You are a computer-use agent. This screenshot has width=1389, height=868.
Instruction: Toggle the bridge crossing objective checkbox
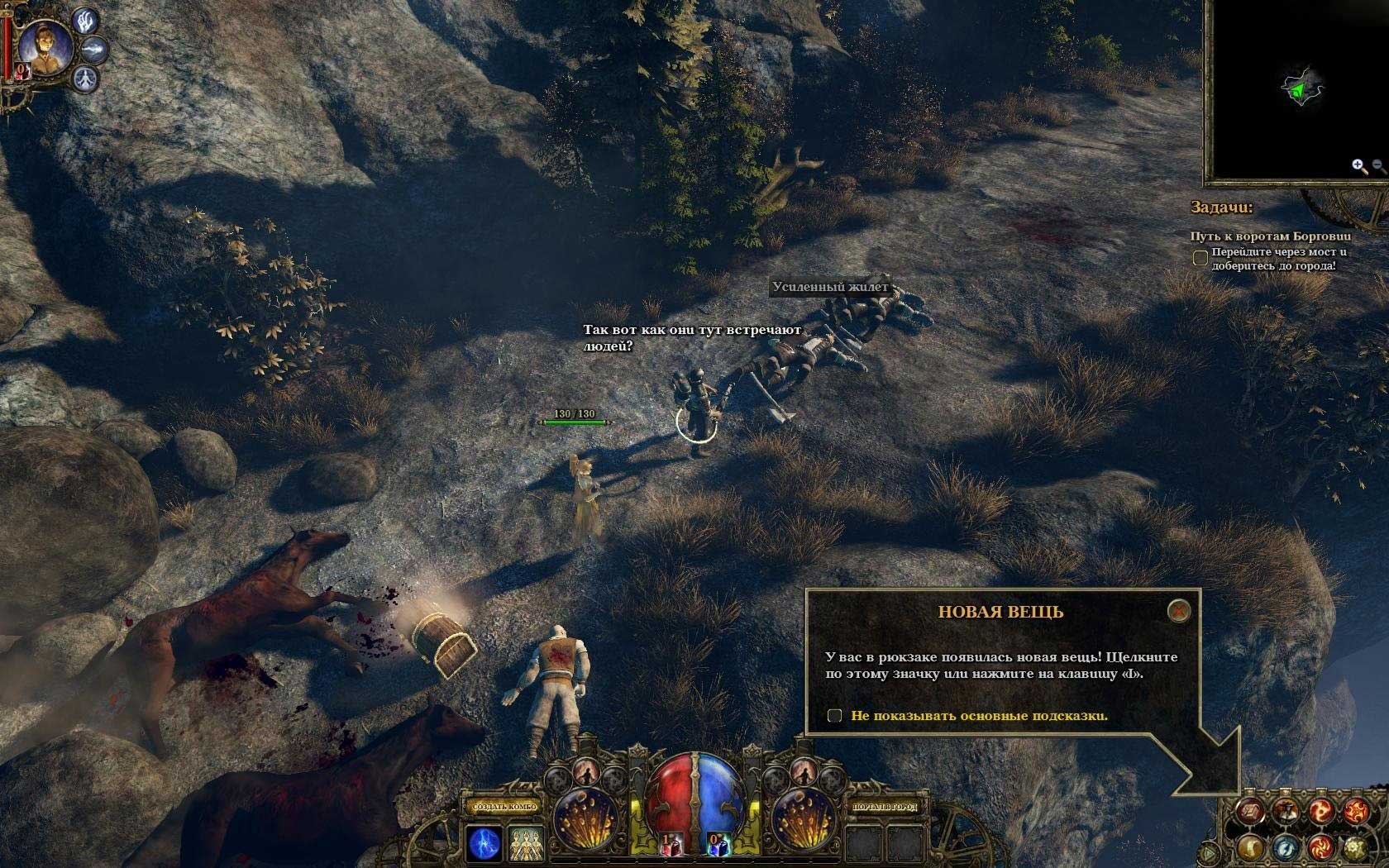click(1200, 259)
